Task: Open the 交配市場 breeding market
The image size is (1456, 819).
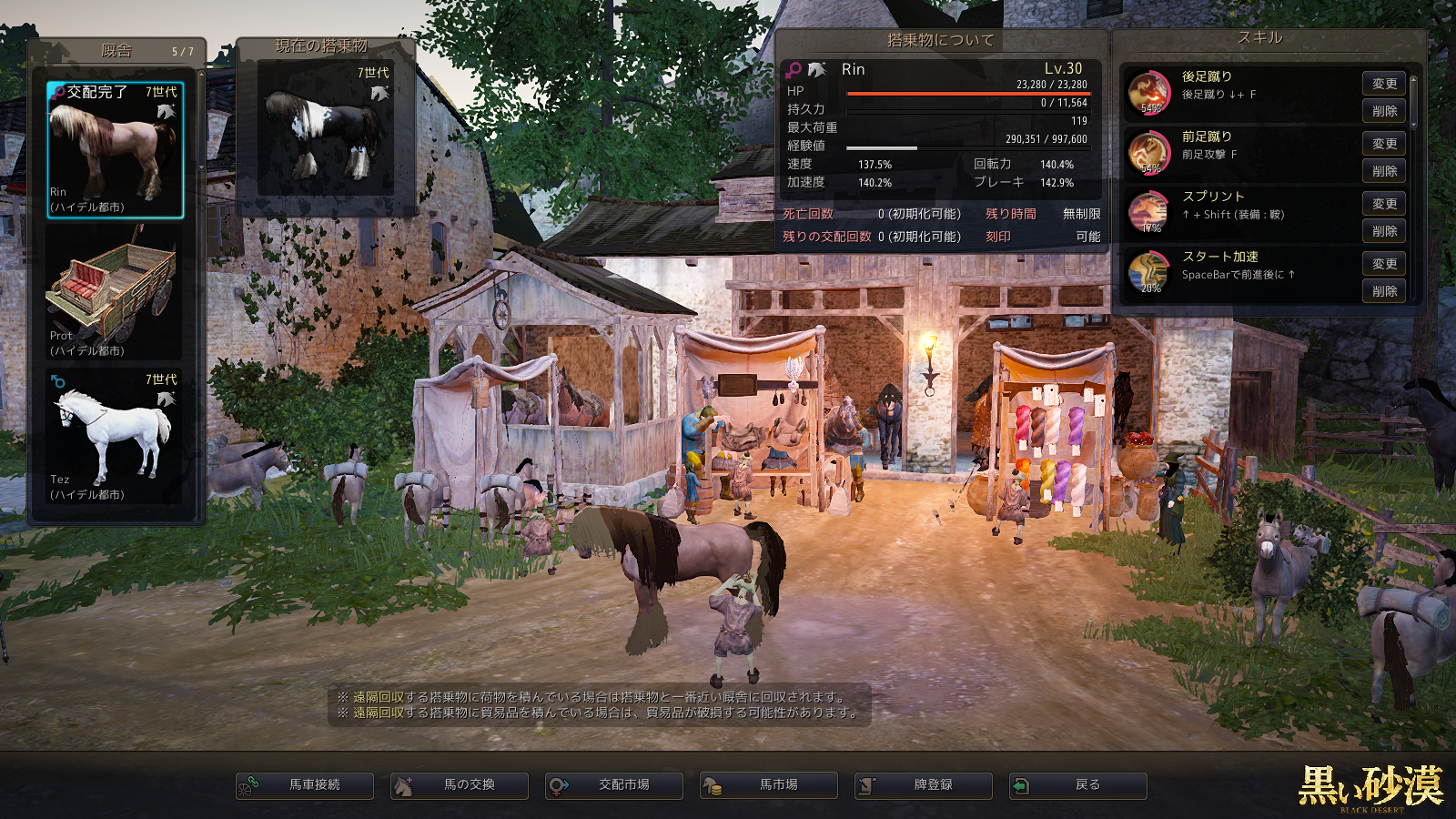Action: (x=614, y=785)
